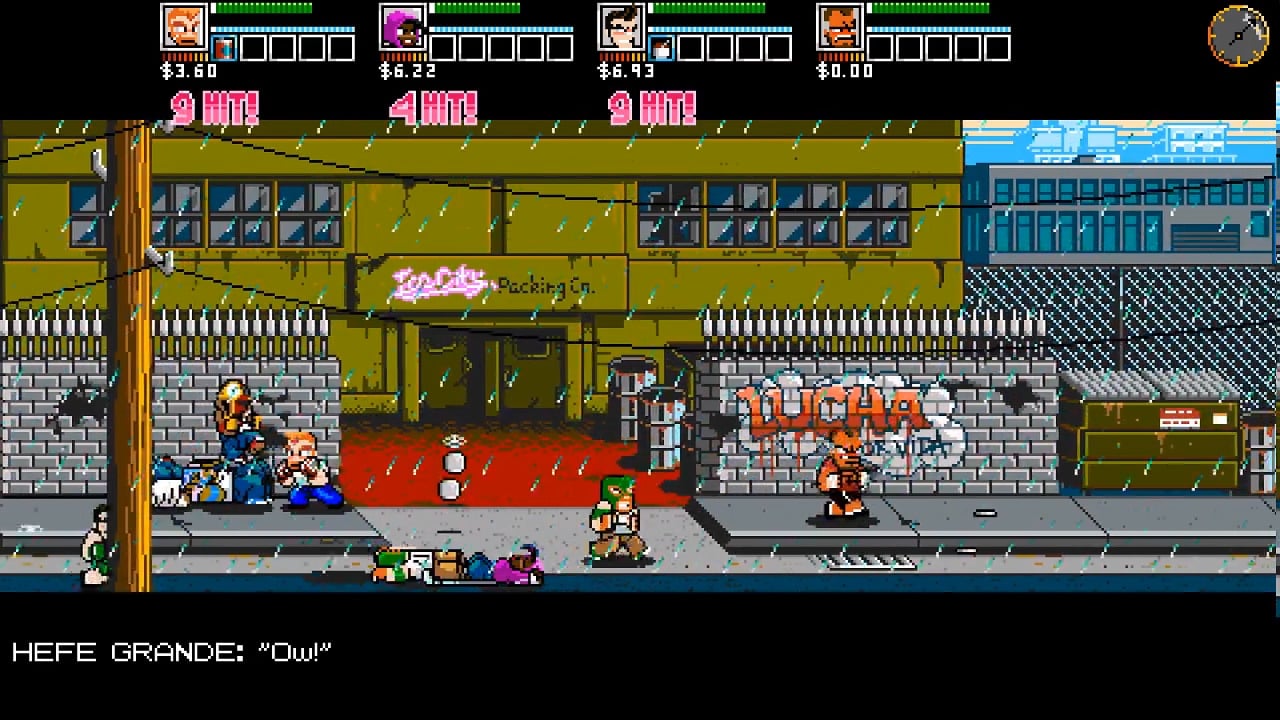Click the coffee cup item in player three's slot
Viewport: 1280px width, 720px height.
point(662,48)
